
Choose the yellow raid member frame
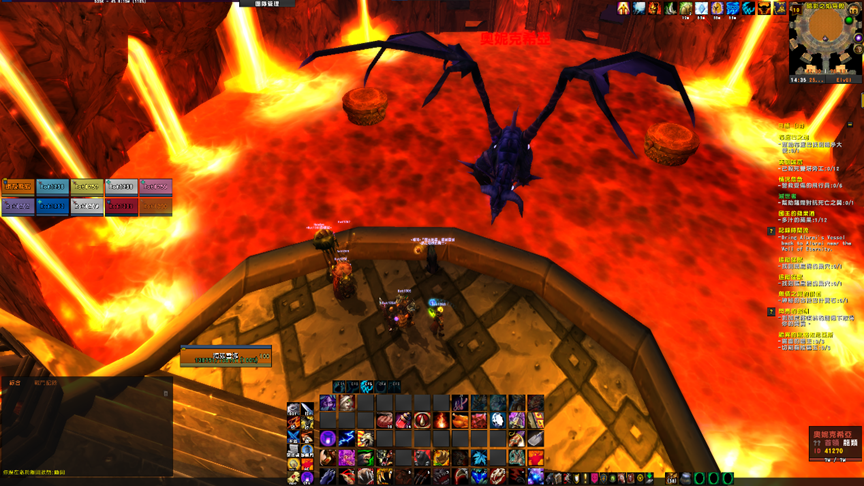[x=87, y=187]
